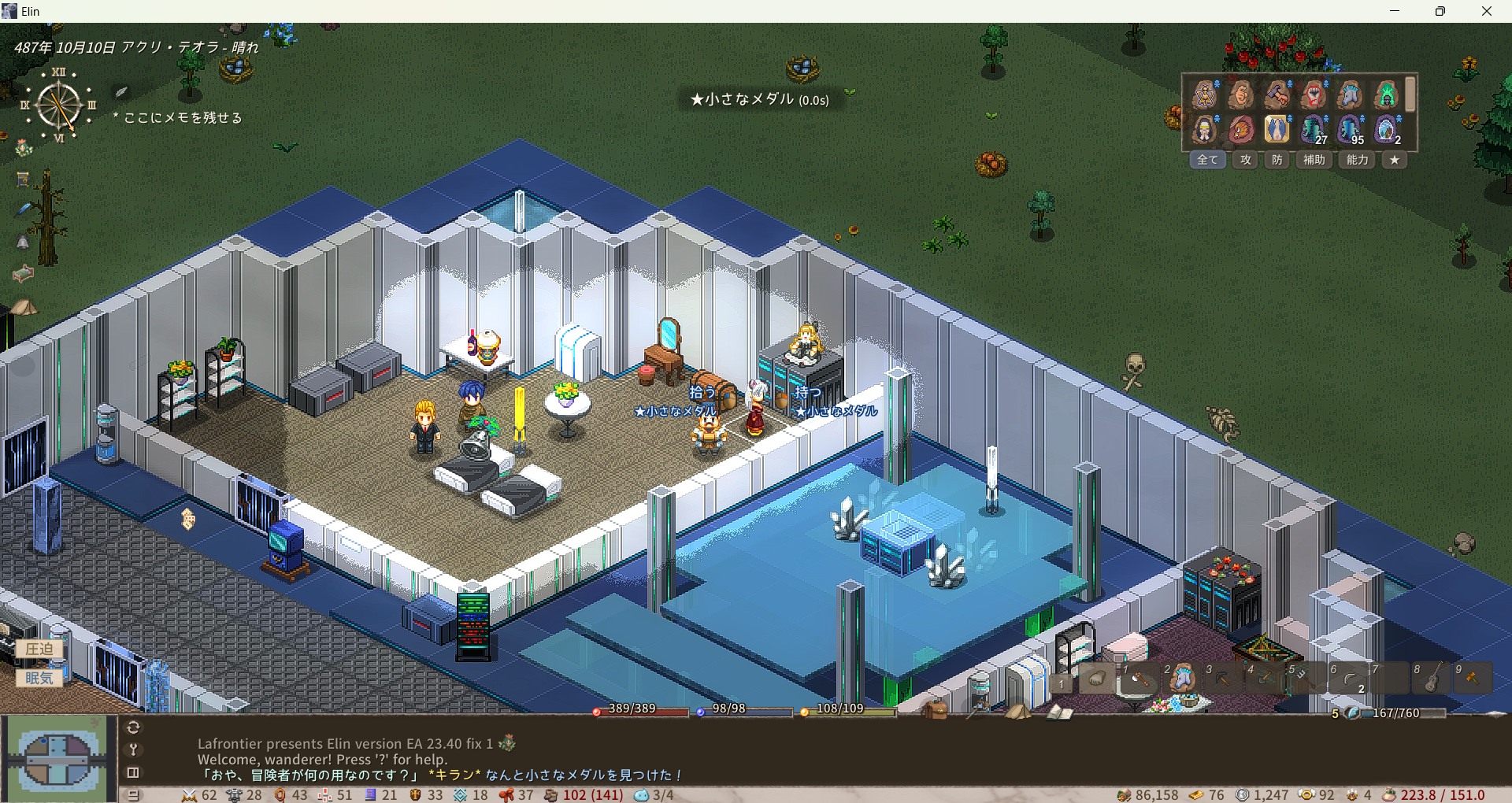Equip the guitar in hotbar slot 8
Viewport: 1512px width, 803px height.
click(1431, 678)
